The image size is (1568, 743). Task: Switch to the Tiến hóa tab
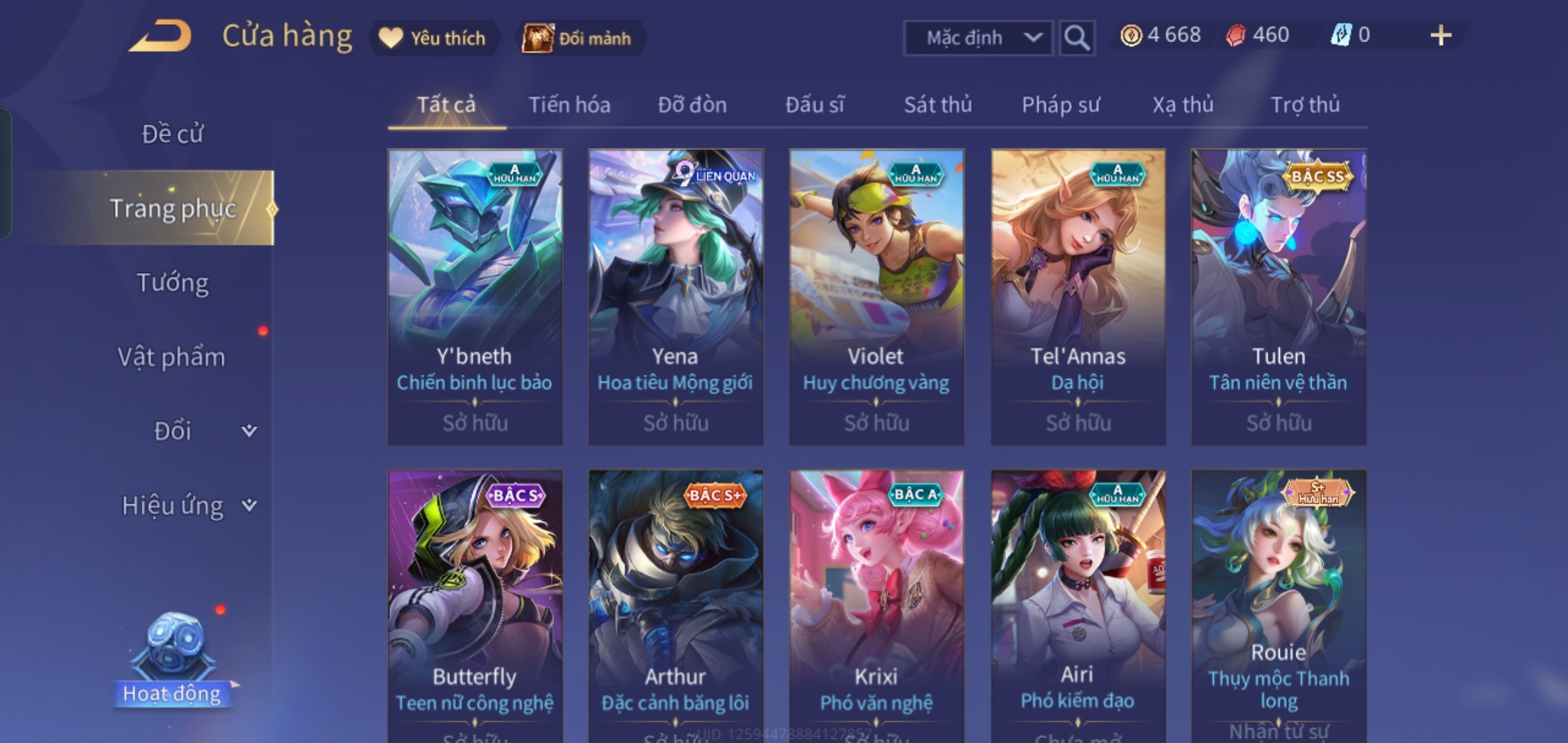569,105
